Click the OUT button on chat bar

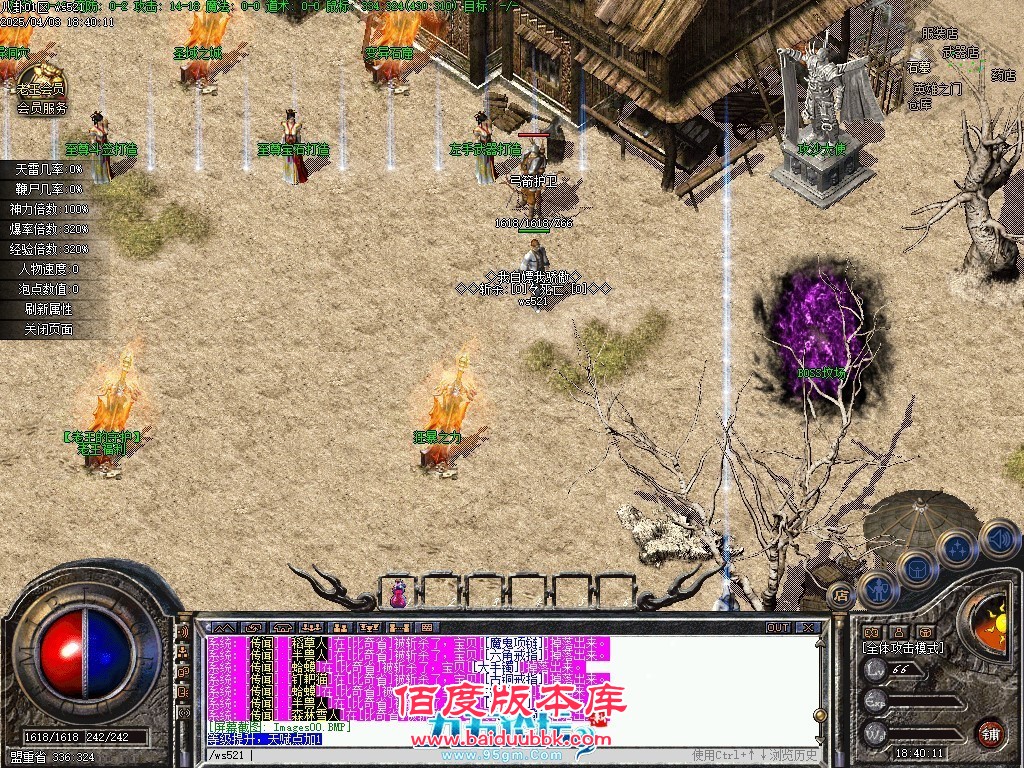point(777,627)
